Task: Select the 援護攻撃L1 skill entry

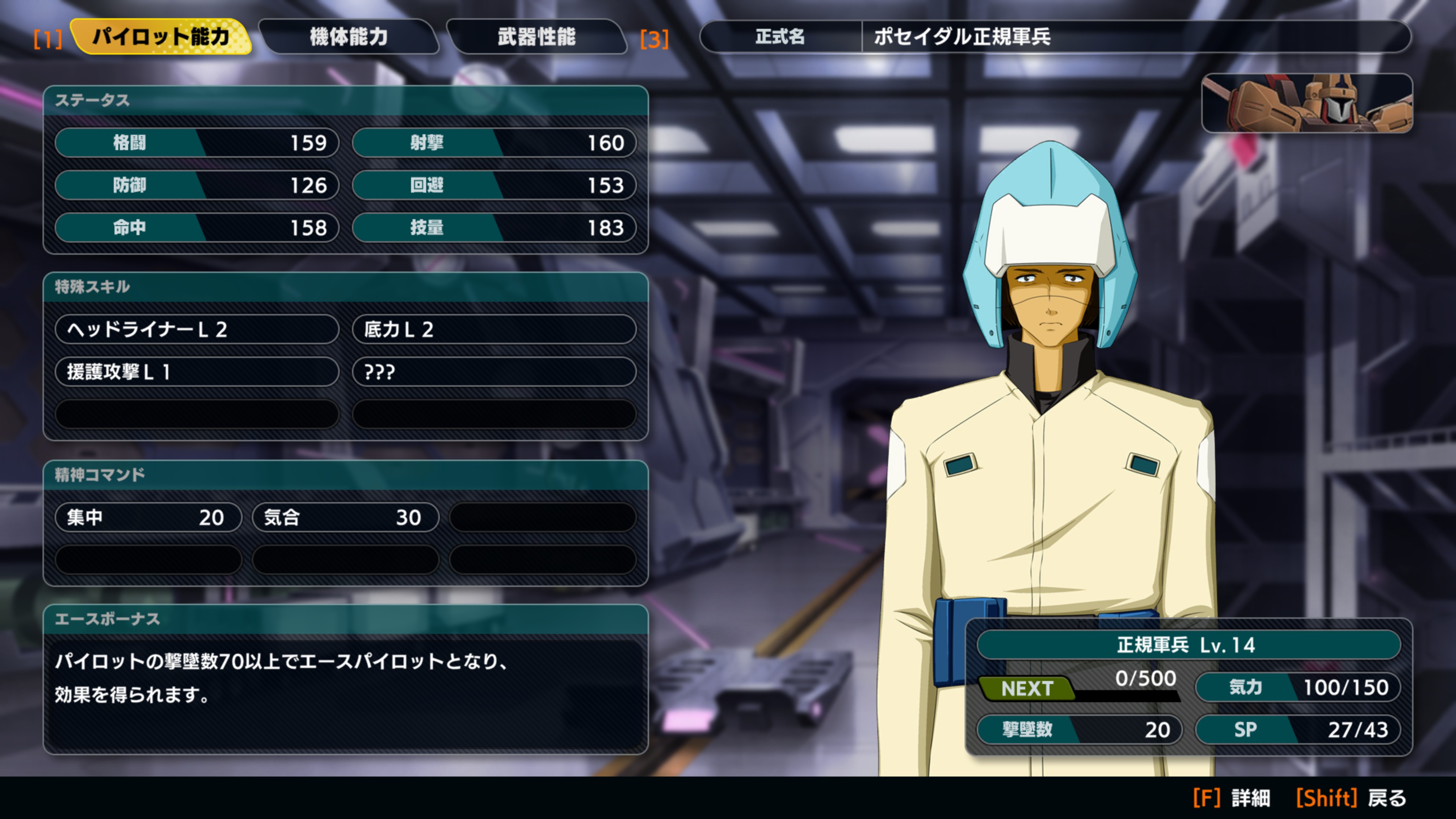Action: [197, 371]
